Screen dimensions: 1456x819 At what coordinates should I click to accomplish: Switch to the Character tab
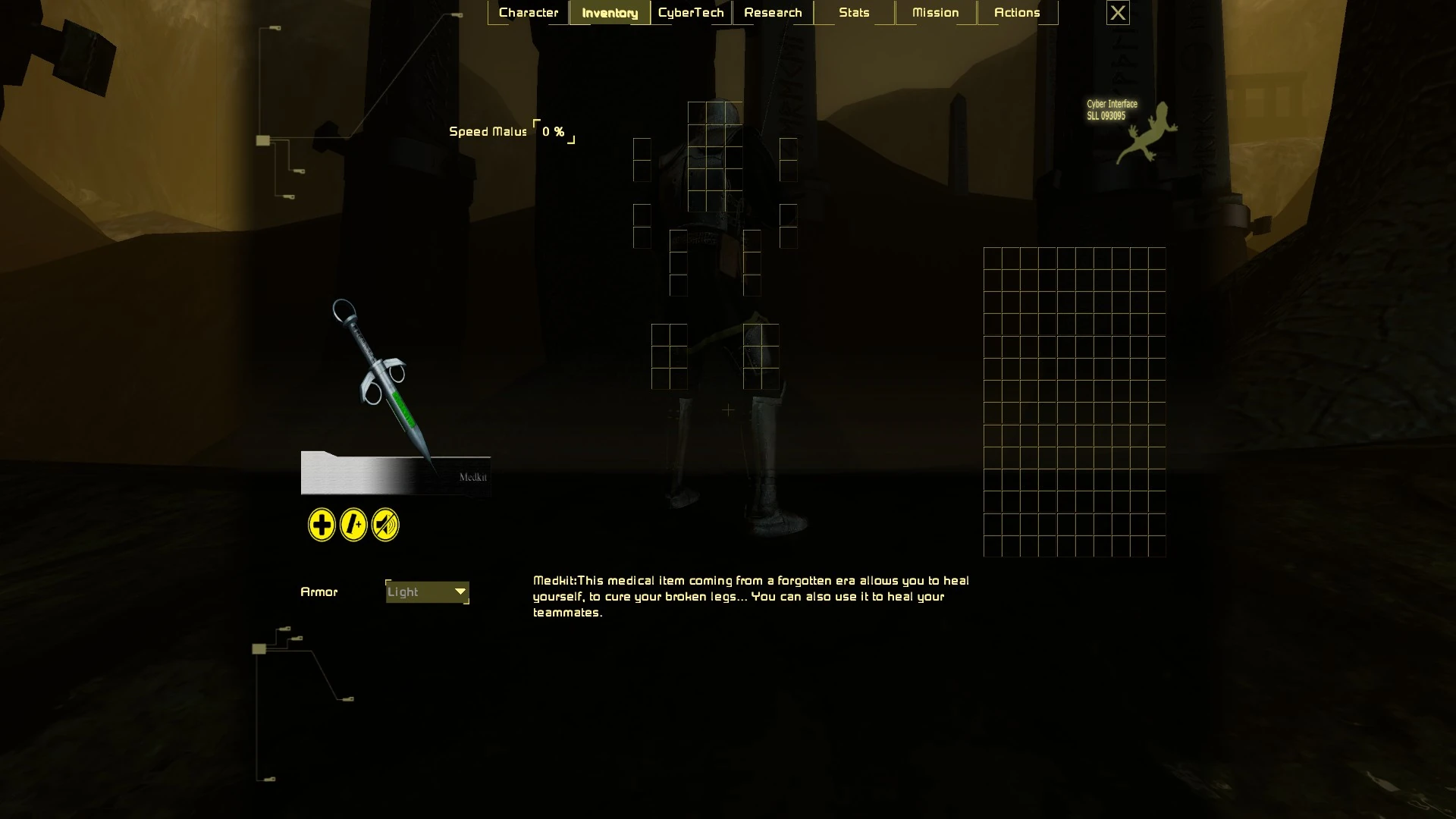point(529,13)
